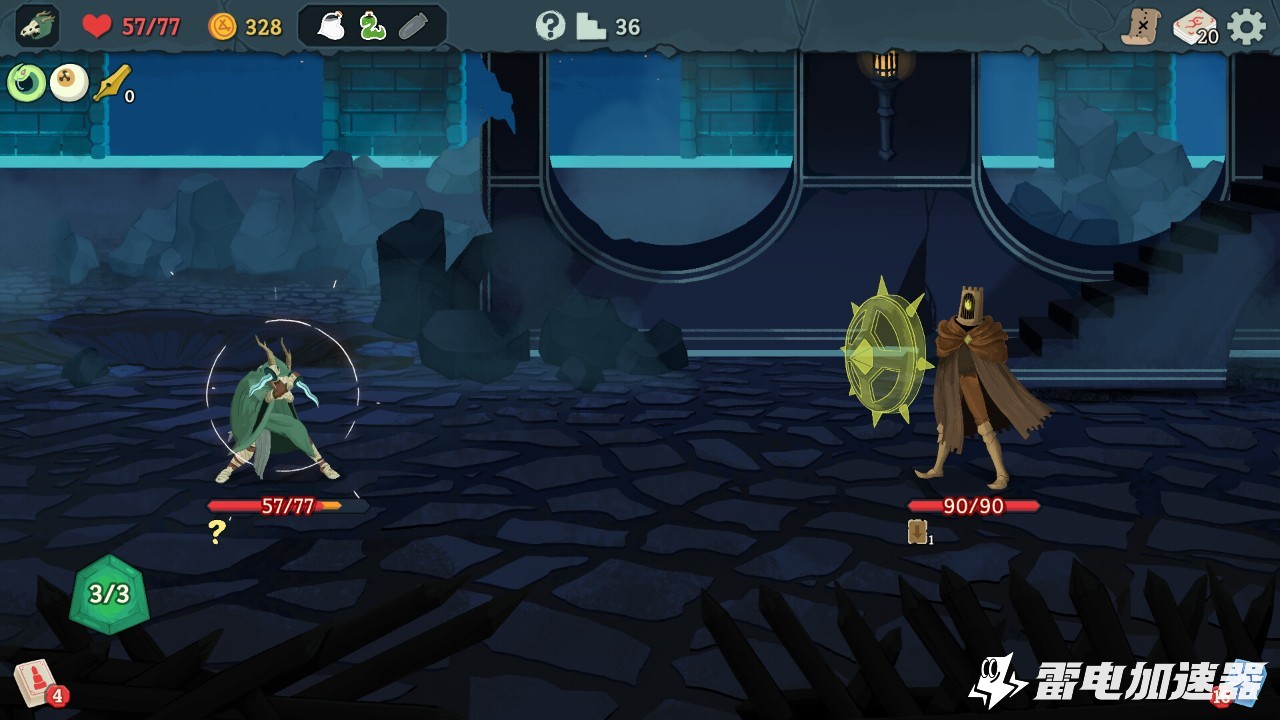This screenshot has width=1280, height=720.
Task: Click the question mark help icon
Action: (550, 26)
